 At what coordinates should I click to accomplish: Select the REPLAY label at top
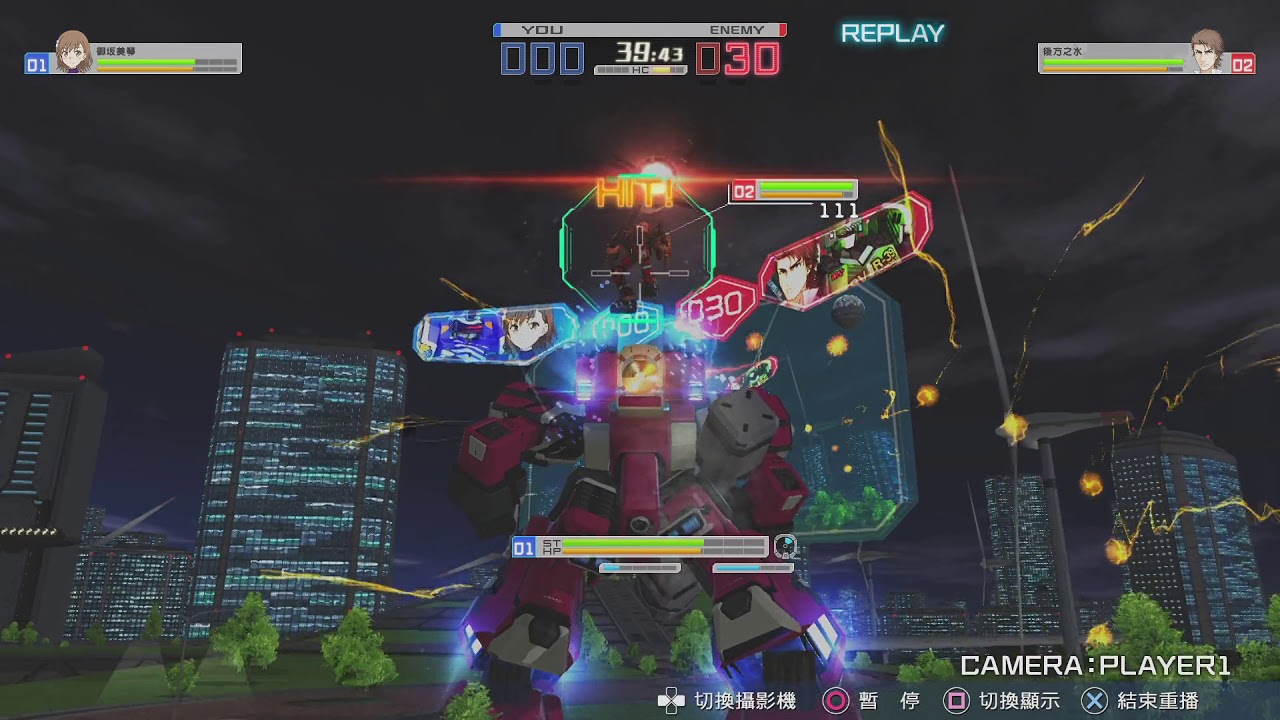[x=893, y=33]
